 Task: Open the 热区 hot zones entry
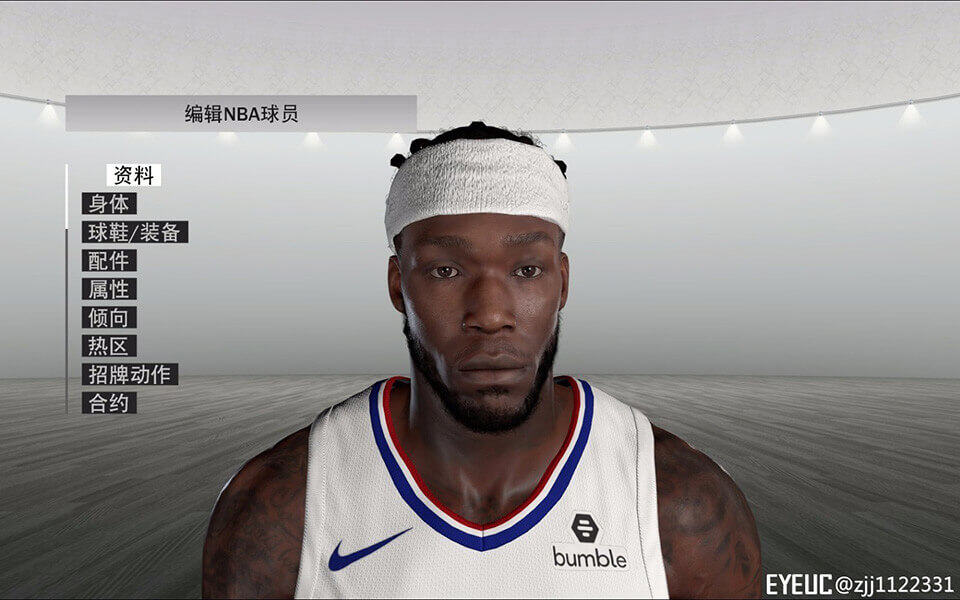click(109, 346)
